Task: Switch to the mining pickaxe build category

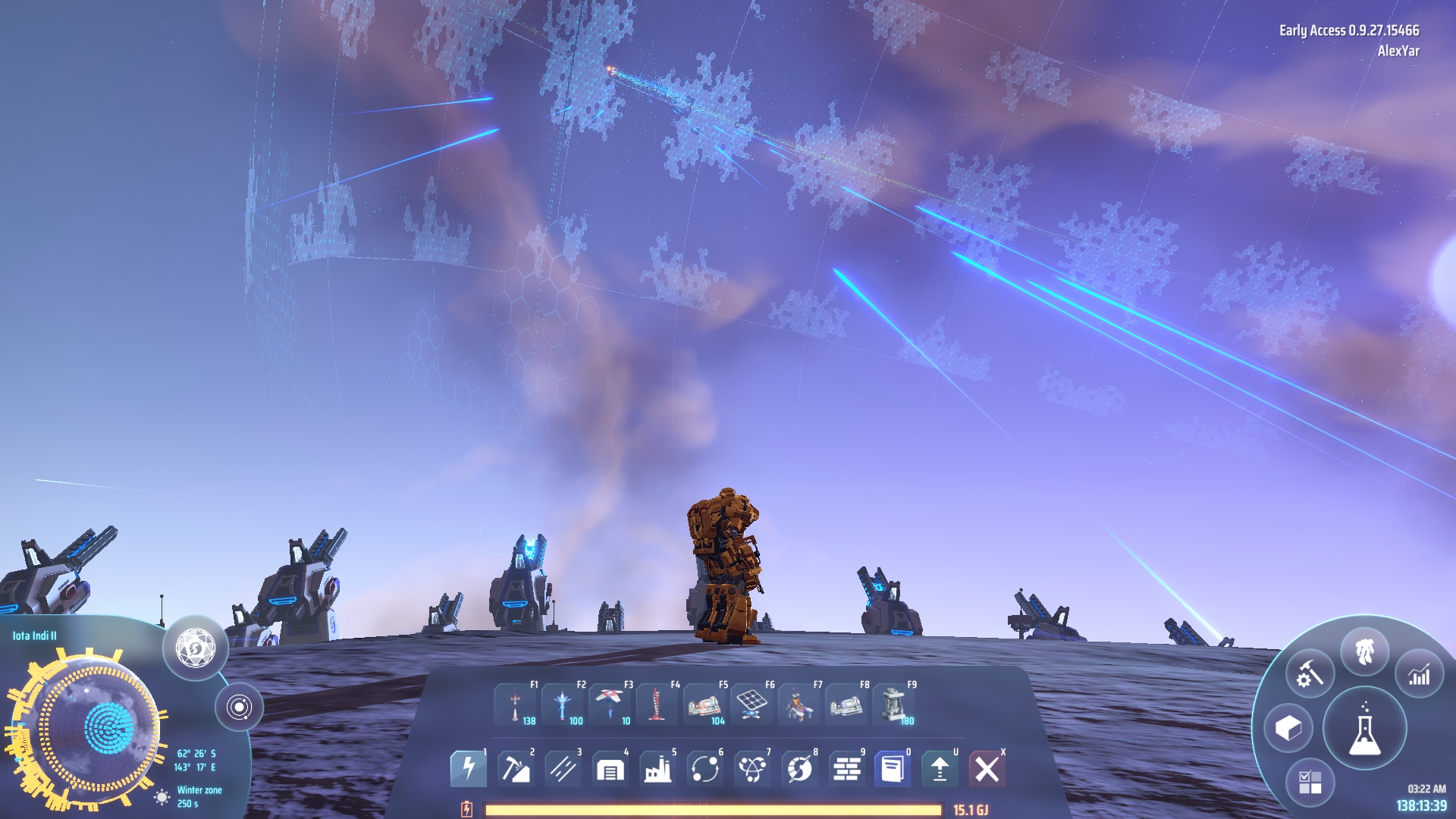Action: tap(515, 769)
